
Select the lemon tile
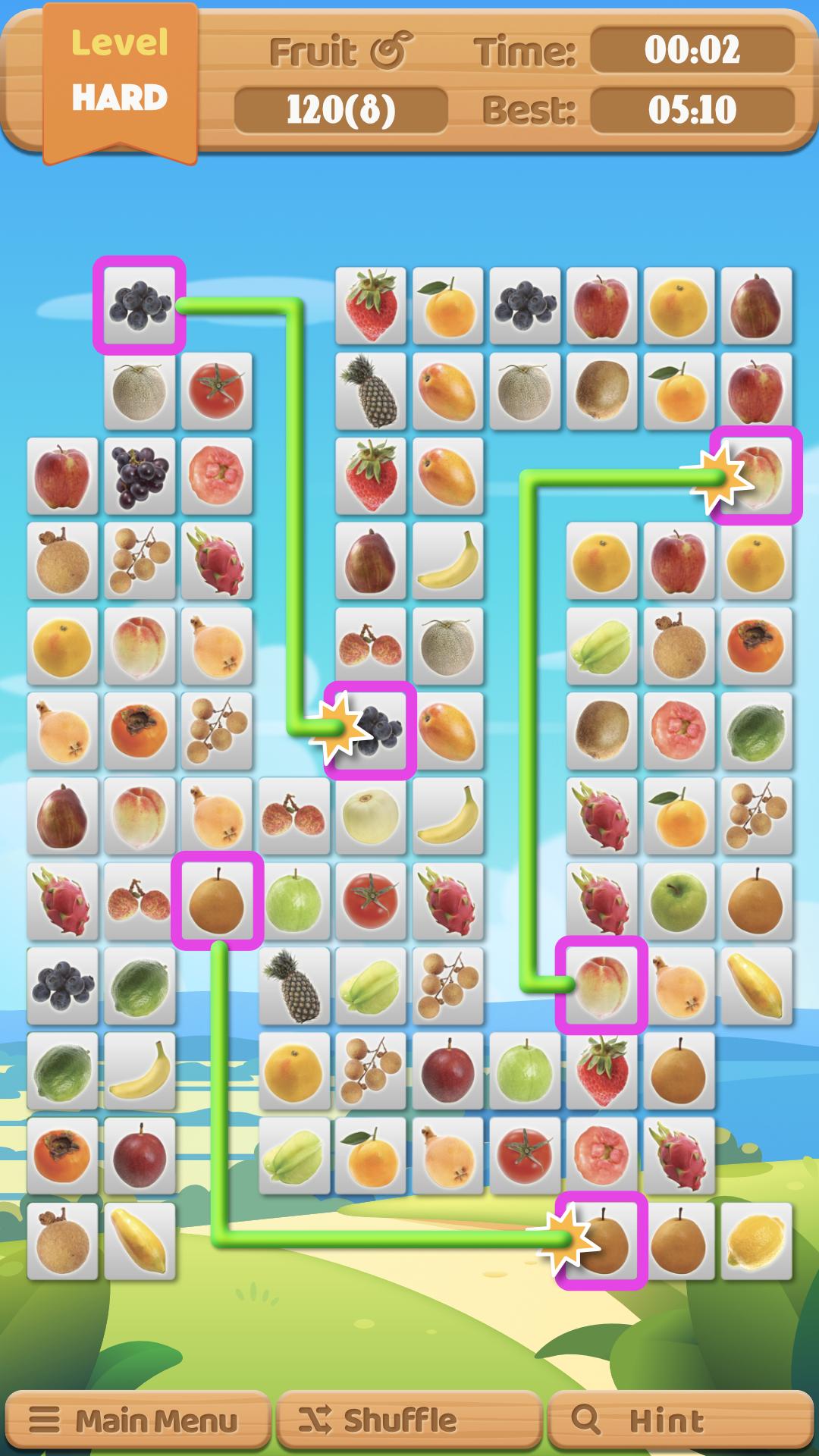coord(755,1242)
